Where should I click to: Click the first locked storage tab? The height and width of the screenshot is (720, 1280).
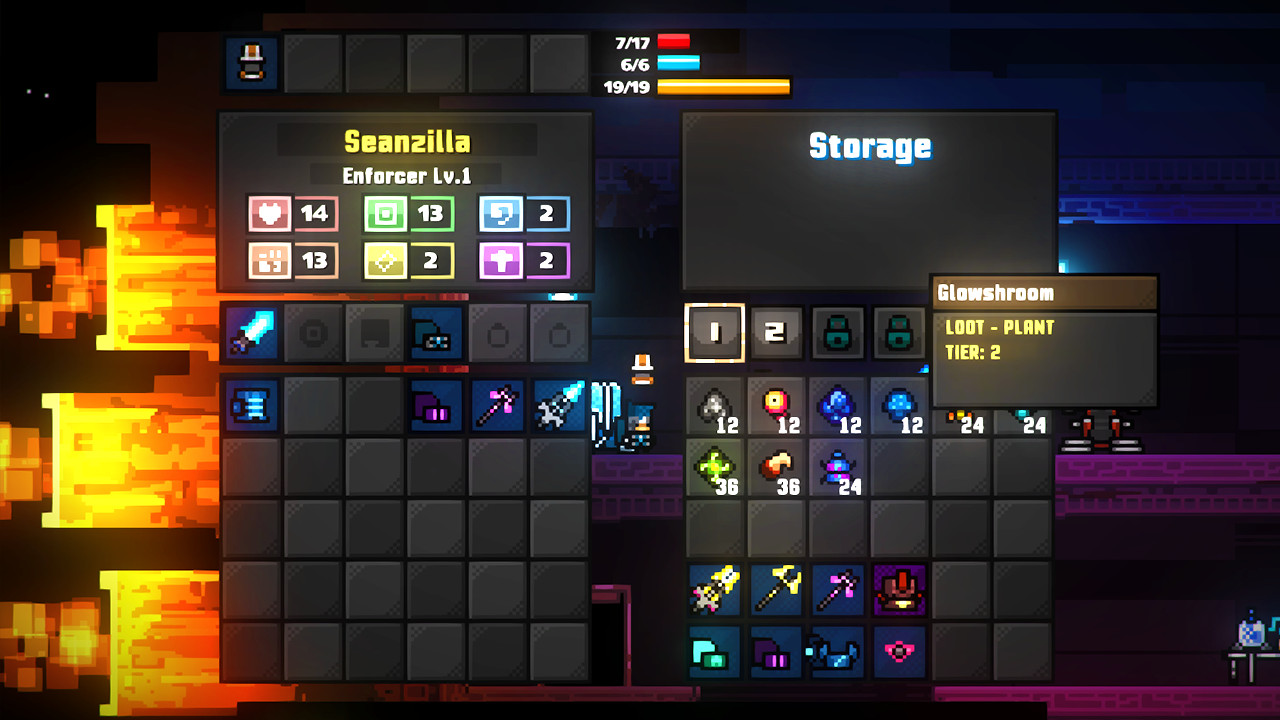837,332
